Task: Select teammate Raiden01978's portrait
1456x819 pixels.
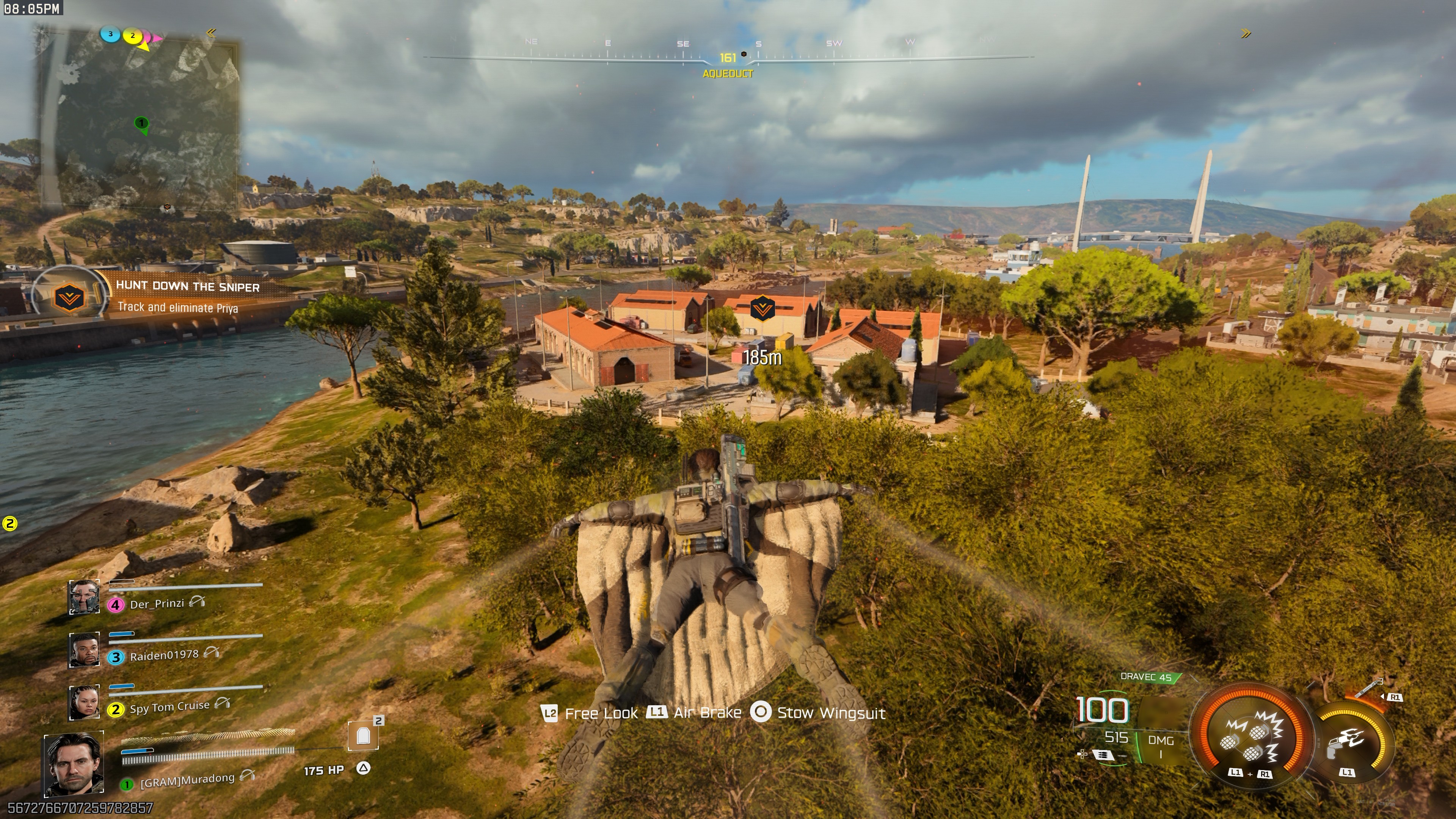Action: coord(84,650)
